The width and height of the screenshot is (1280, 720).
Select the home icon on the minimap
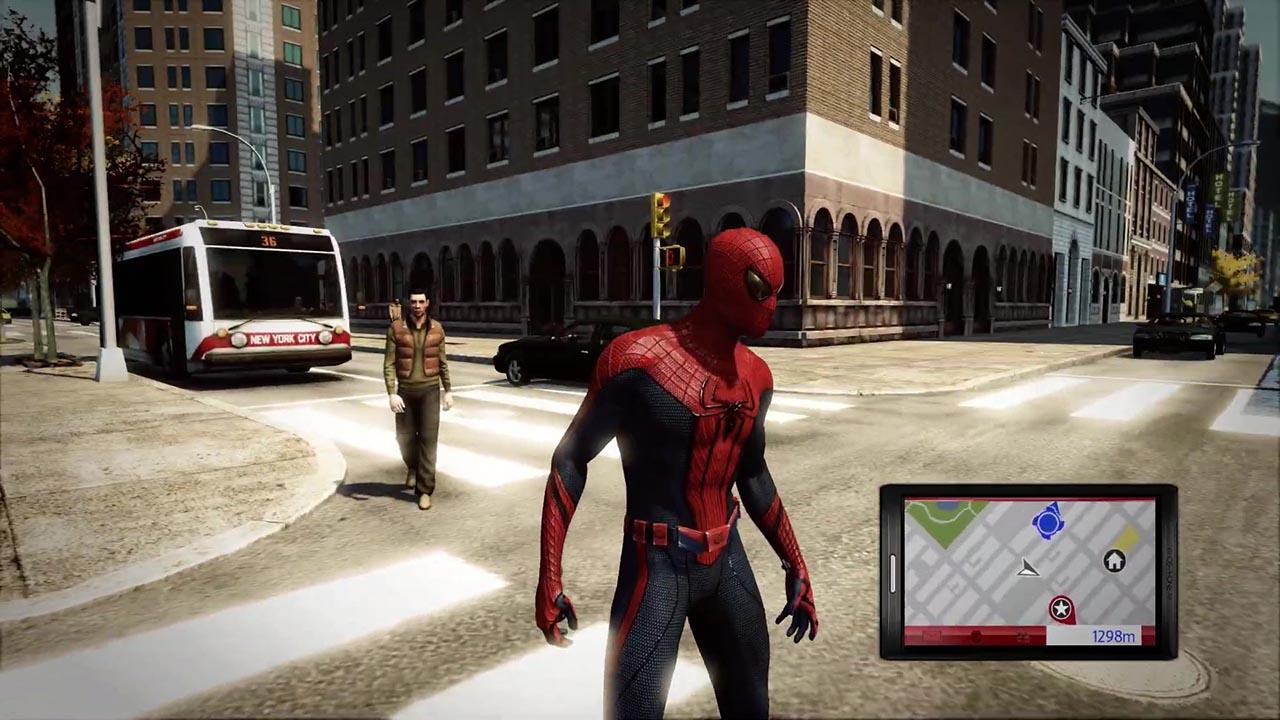1114,561
